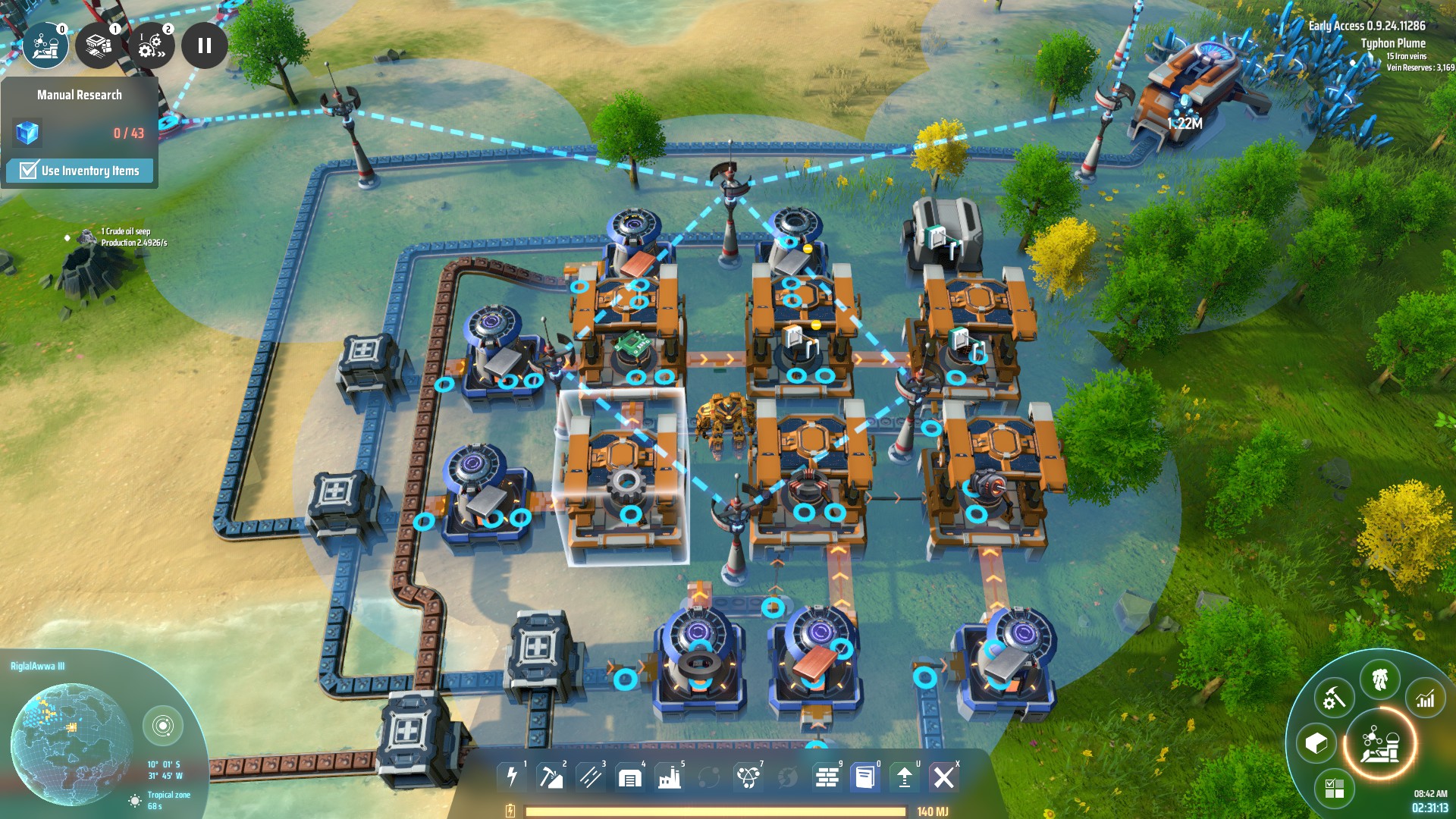Click the blue matrix cube slot
The height and width of the screenshot is (819, 1456).
tap(27, 133)
